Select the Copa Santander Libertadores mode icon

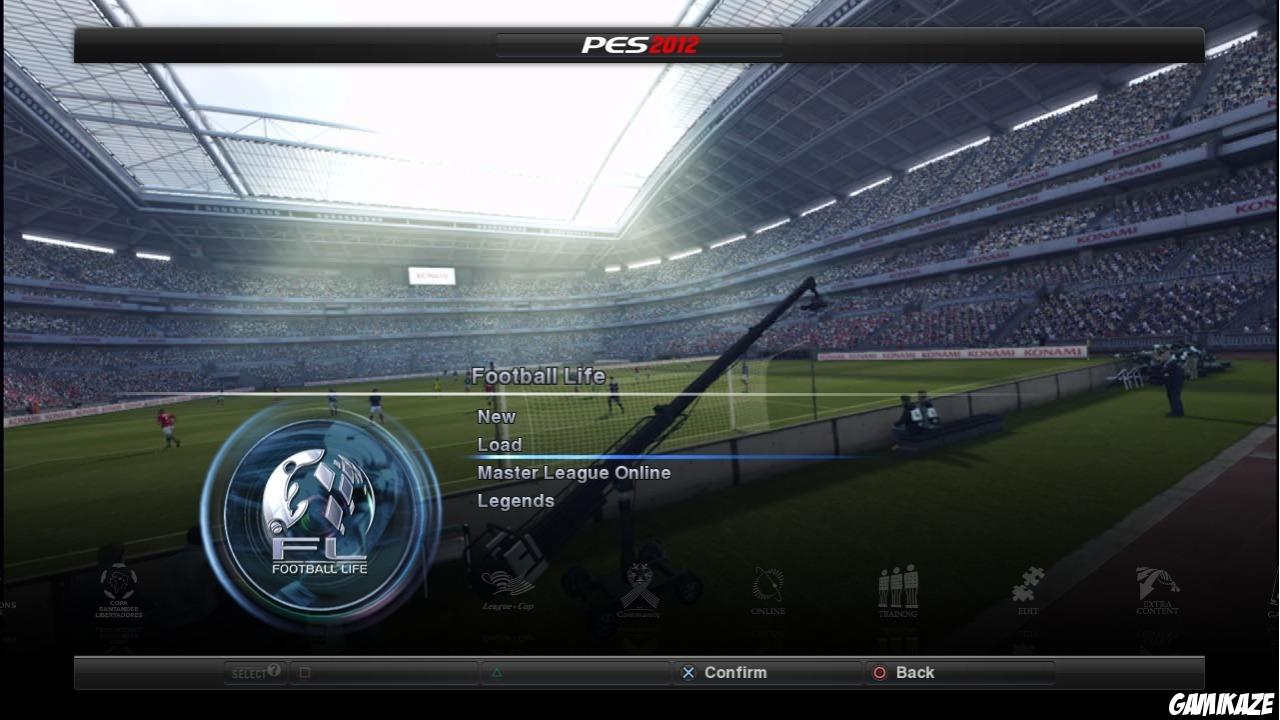118,590
